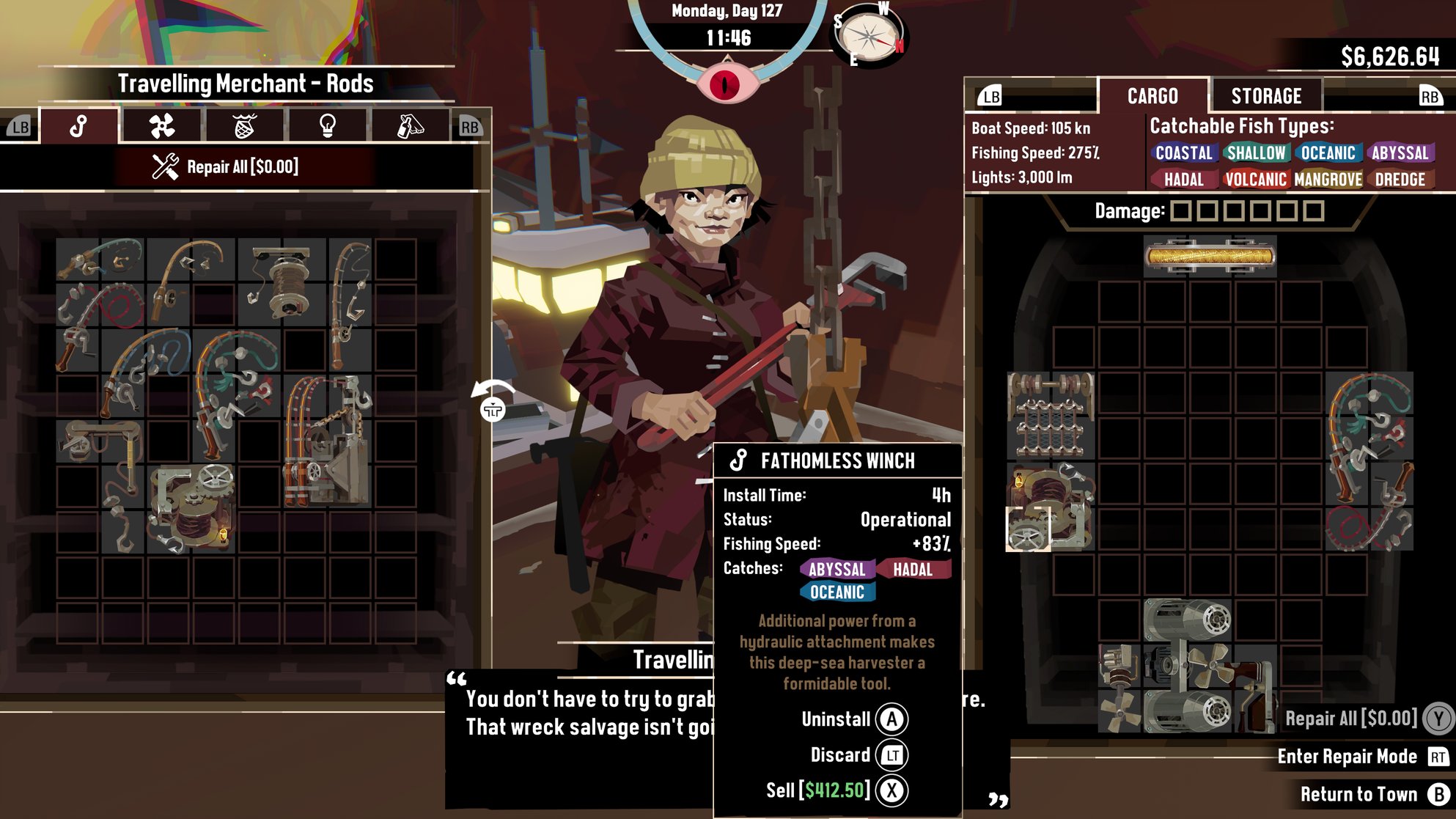Select the light bulb merchant tab
Image resolution: width=1456 pixels, height=819 pixels.
[x=327, y=126]
